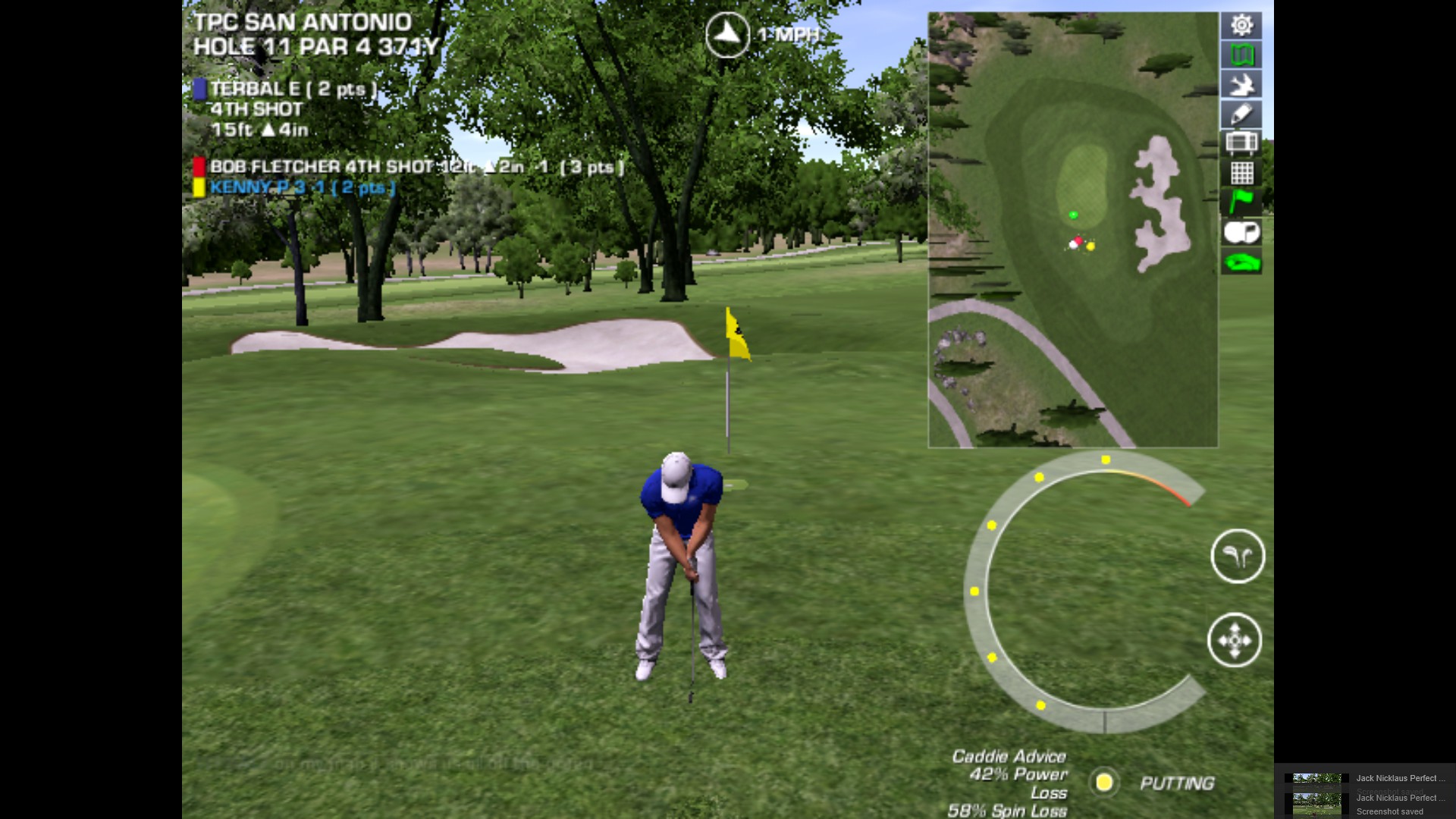Select the green terrain shape icon
This screenshot has width=1456, height=819.
pos(1241,262)
